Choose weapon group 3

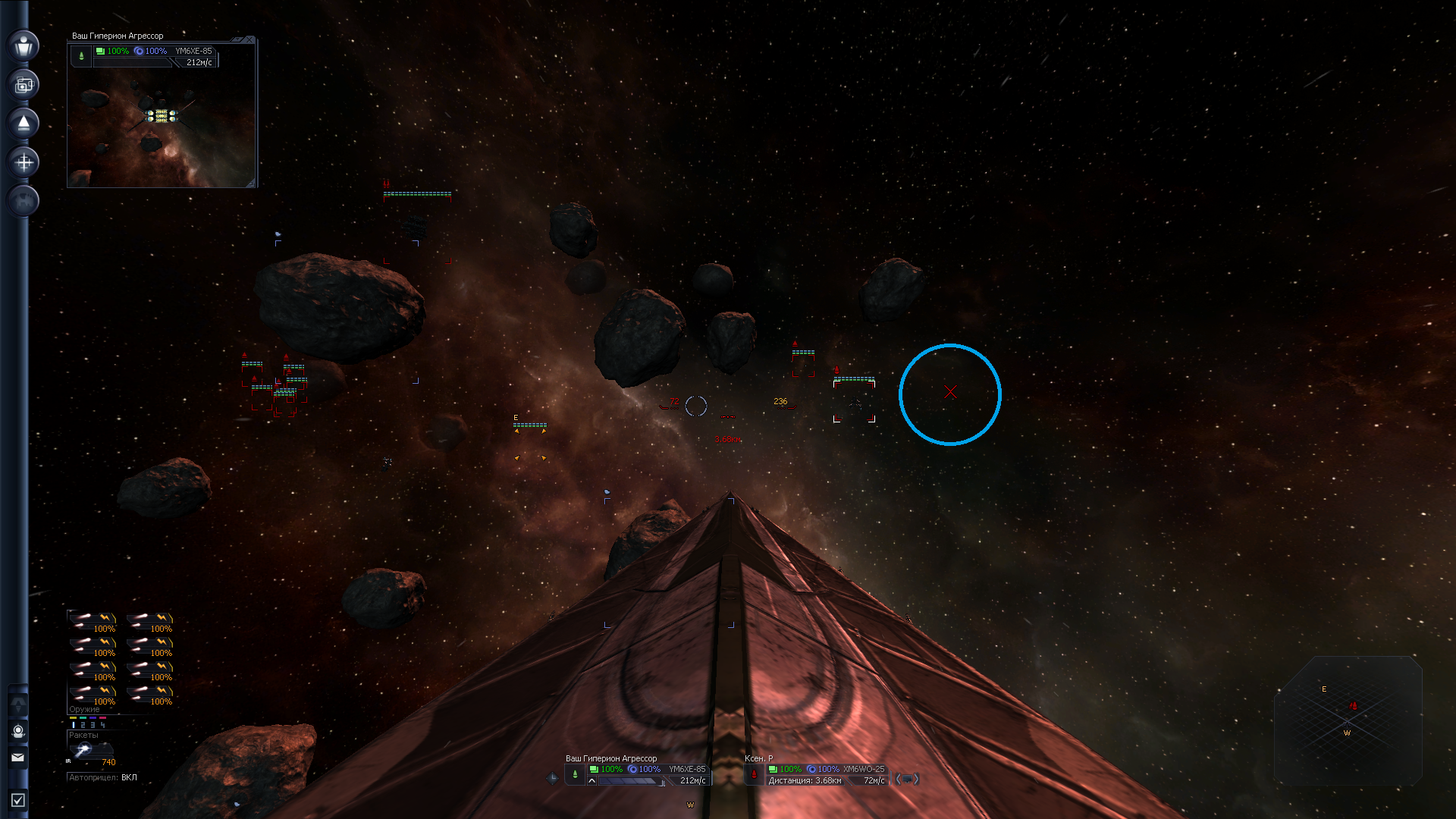coord(93,725)
